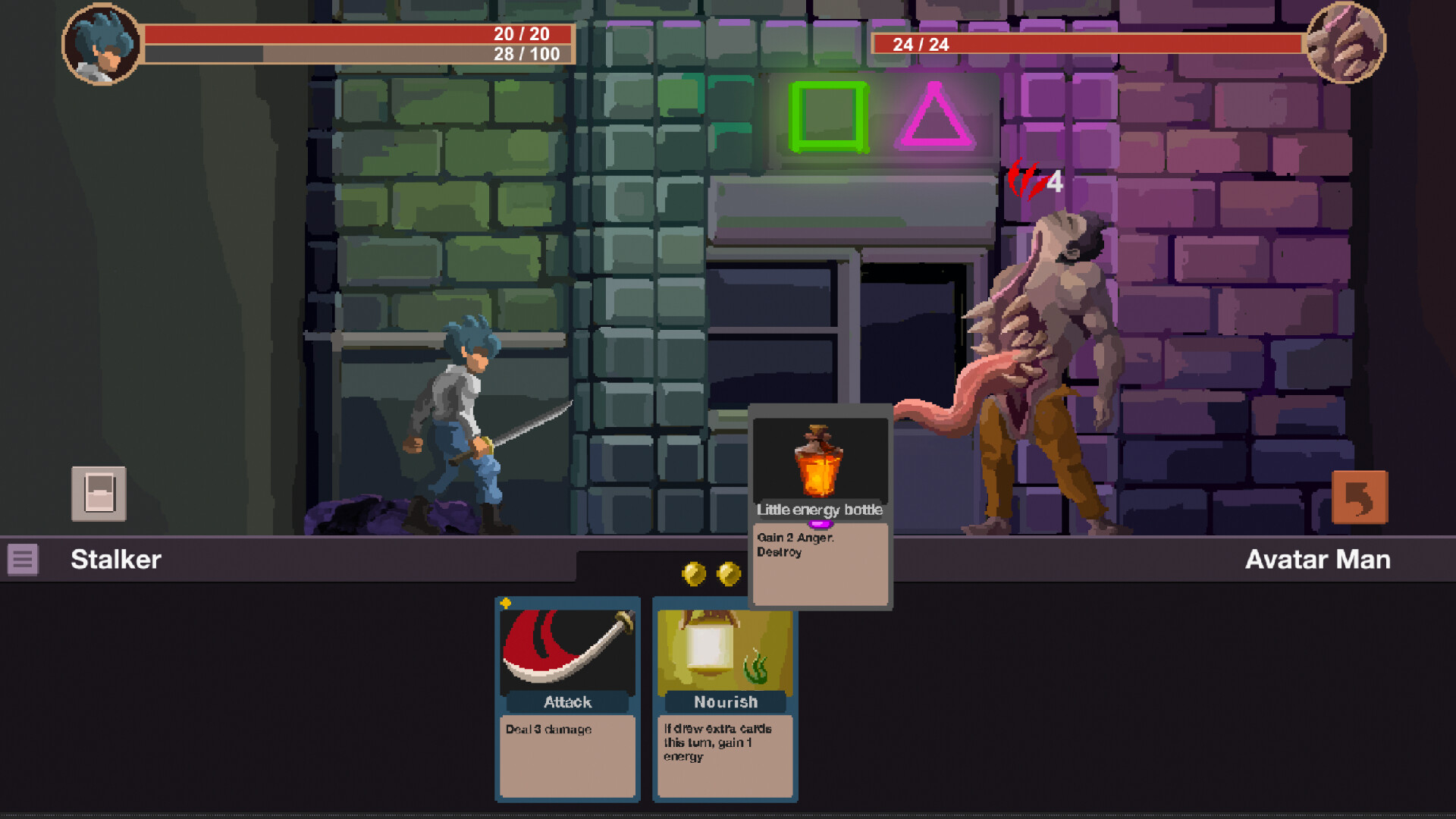Click the orange end-turn arrow icon

(1360, 496)
